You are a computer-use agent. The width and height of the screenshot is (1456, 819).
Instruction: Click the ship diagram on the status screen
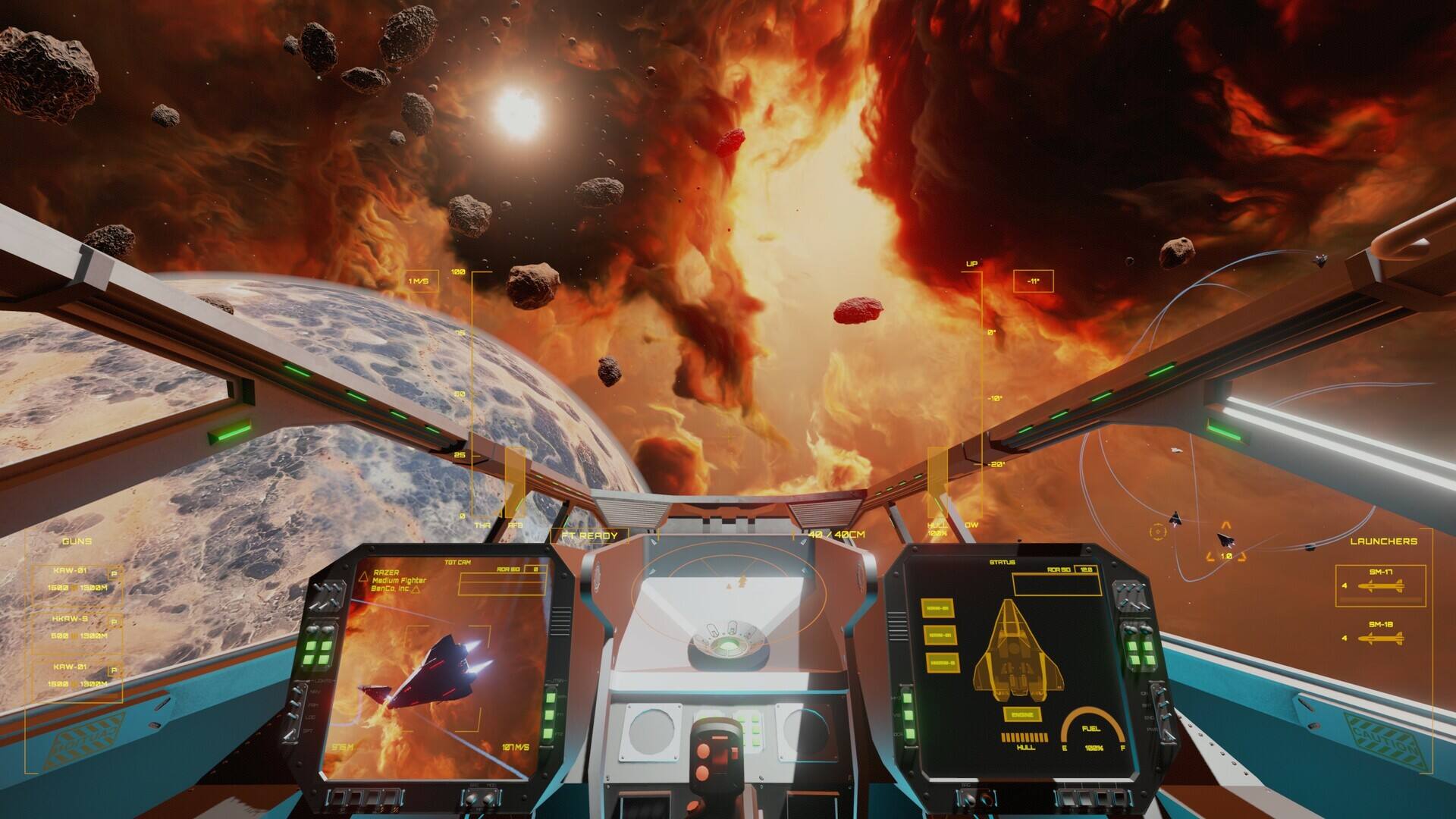[x=1014, y=649]
